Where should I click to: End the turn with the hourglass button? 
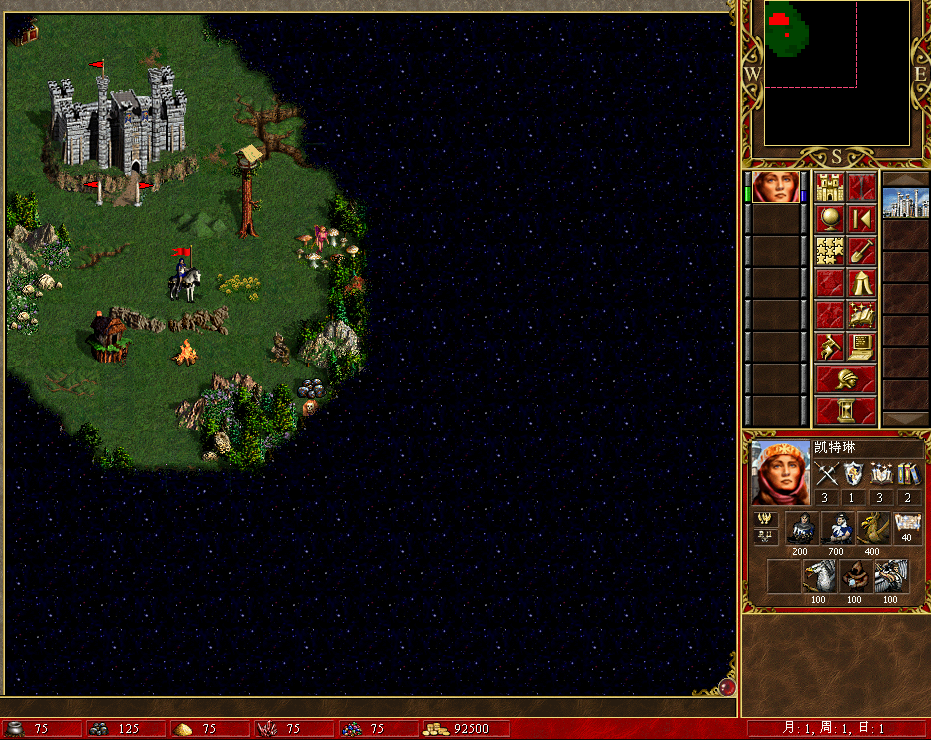click(846, 411)
